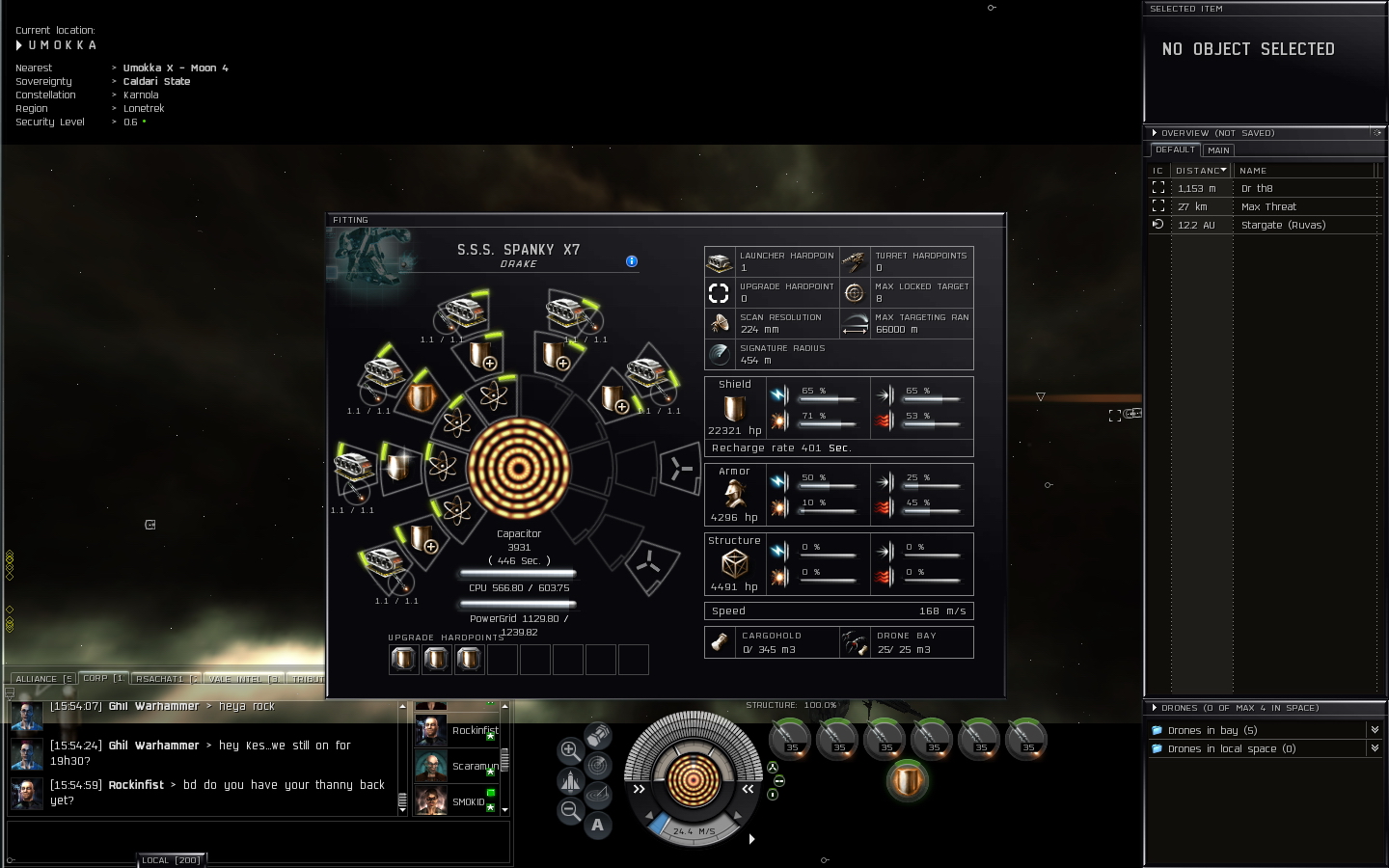This screenshot has height=868, width=1389.
Task: Open the cargohold from the fitting window
Action: 721,642
